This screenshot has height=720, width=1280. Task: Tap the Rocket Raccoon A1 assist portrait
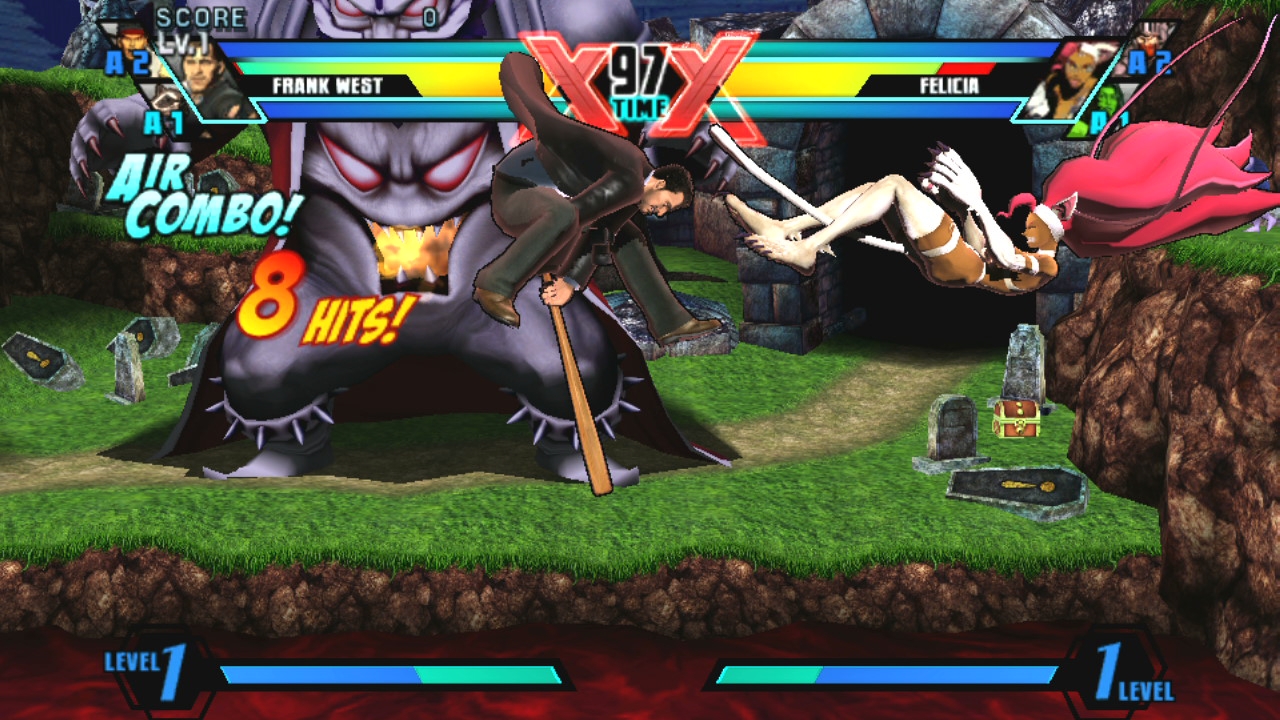(x=167, y=101)
